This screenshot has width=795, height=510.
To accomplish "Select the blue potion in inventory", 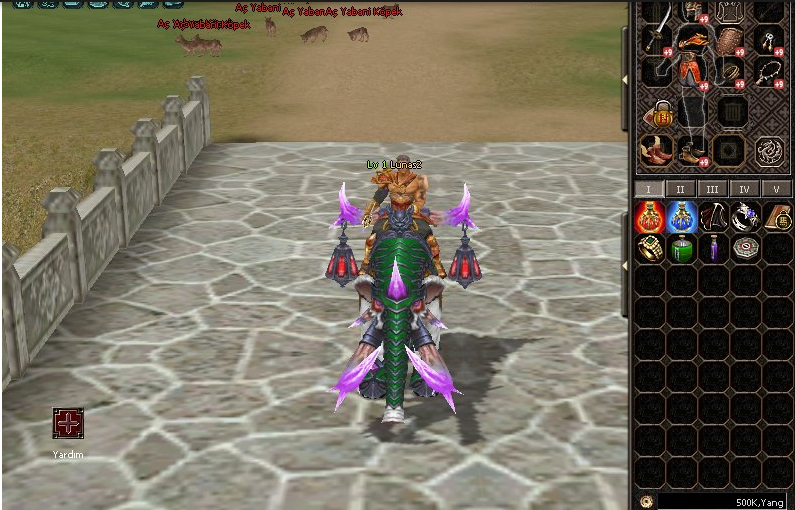I will [x=681, y=216].
